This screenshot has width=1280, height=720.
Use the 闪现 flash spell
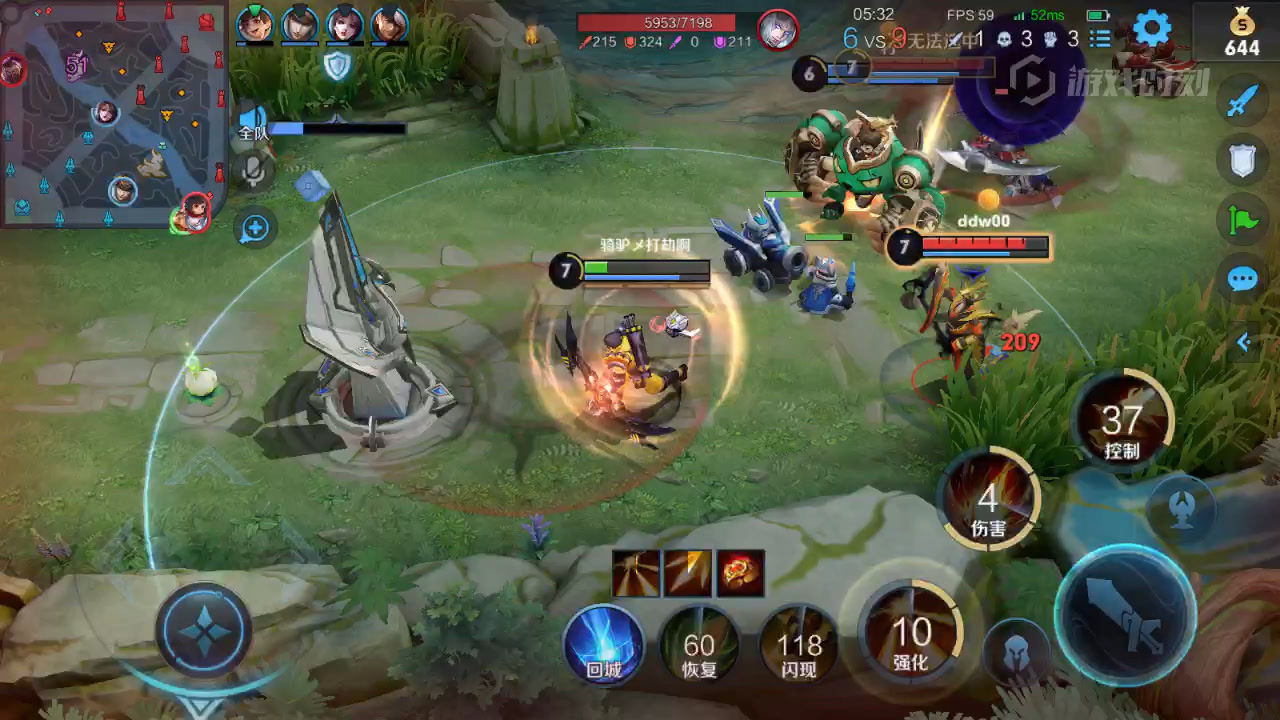799,645
